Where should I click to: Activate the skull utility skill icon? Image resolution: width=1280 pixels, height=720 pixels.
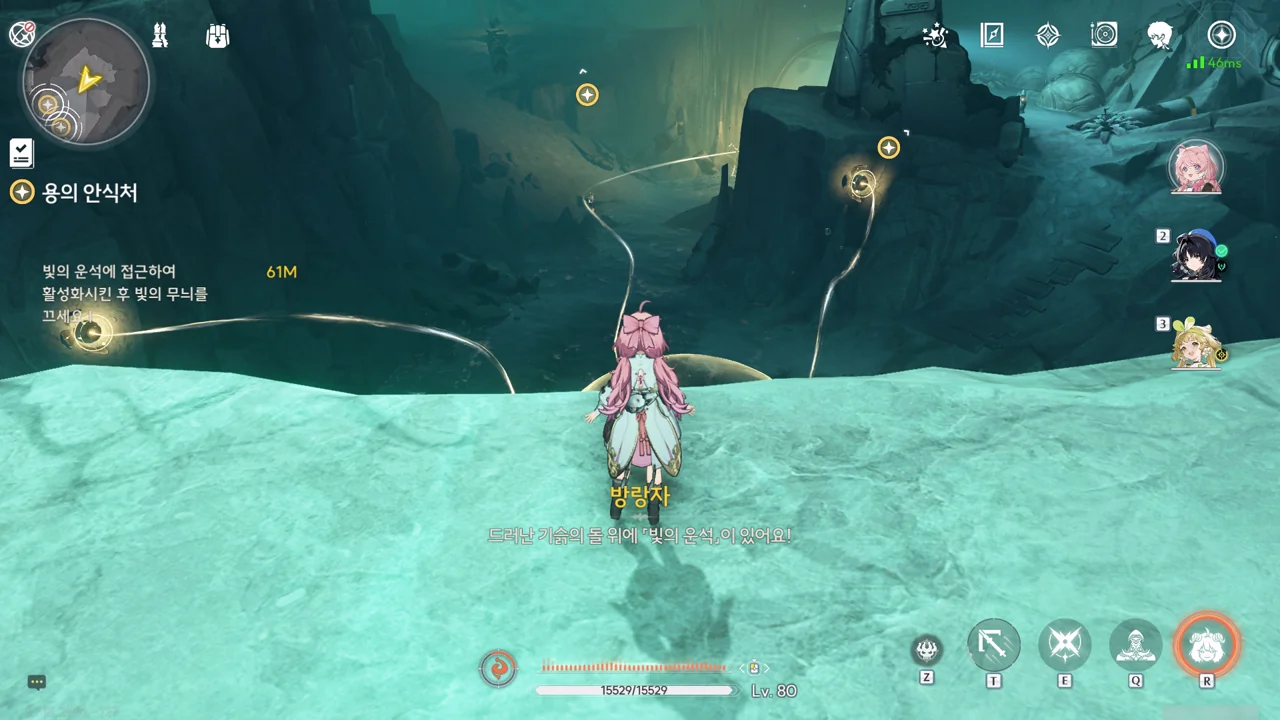point(927,651)
